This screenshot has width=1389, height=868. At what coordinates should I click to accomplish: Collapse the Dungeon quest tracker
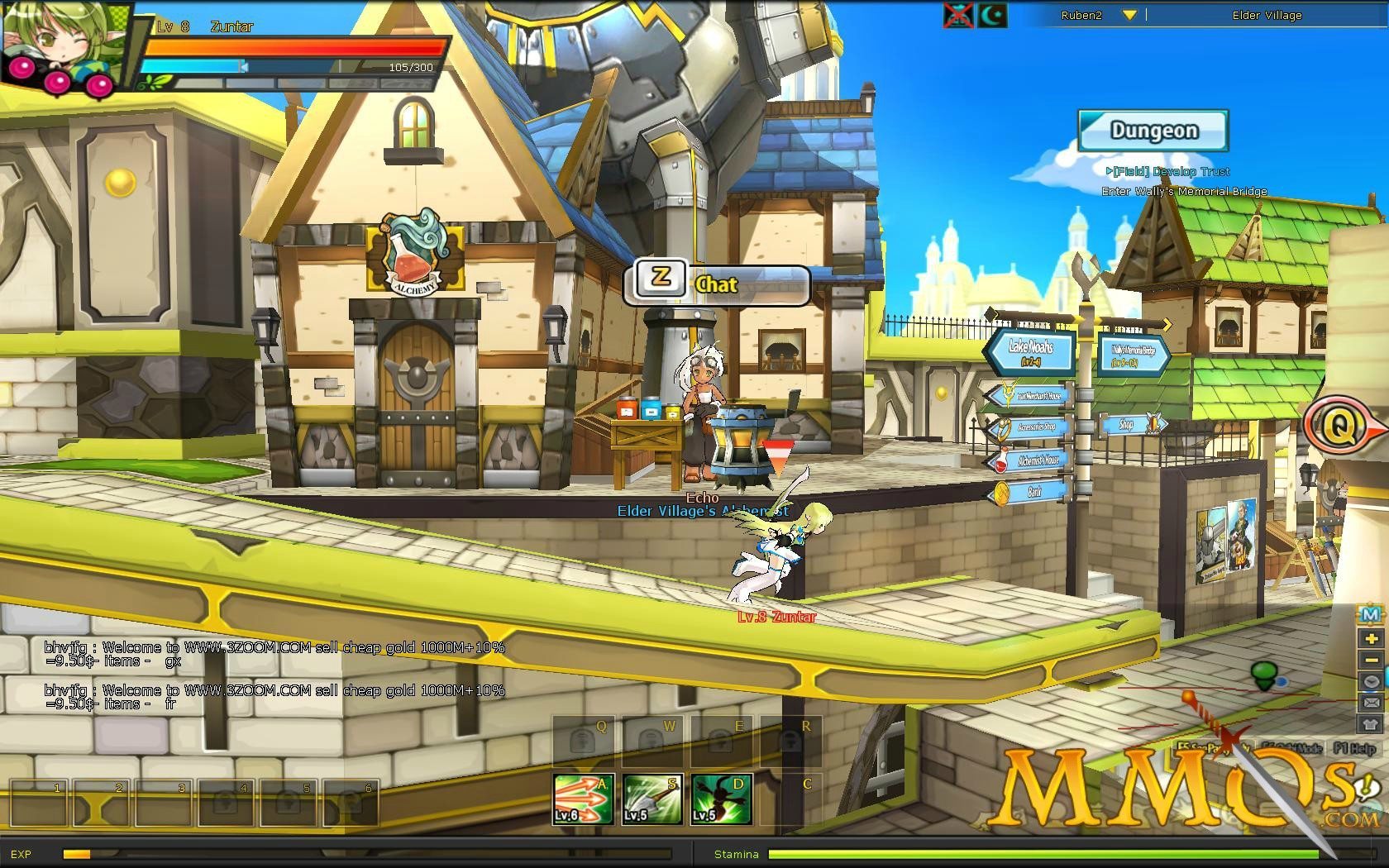point(1153,129)
